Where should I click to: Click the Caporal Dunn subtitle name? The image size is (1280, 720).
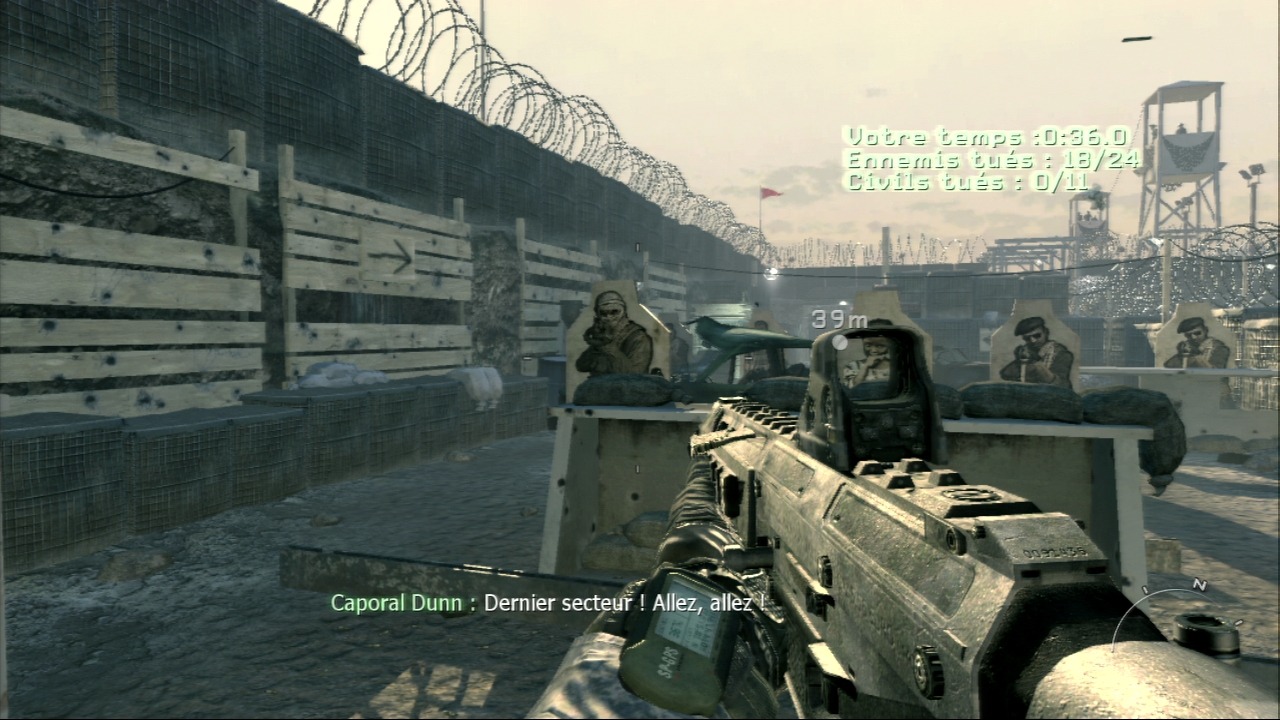396,603
